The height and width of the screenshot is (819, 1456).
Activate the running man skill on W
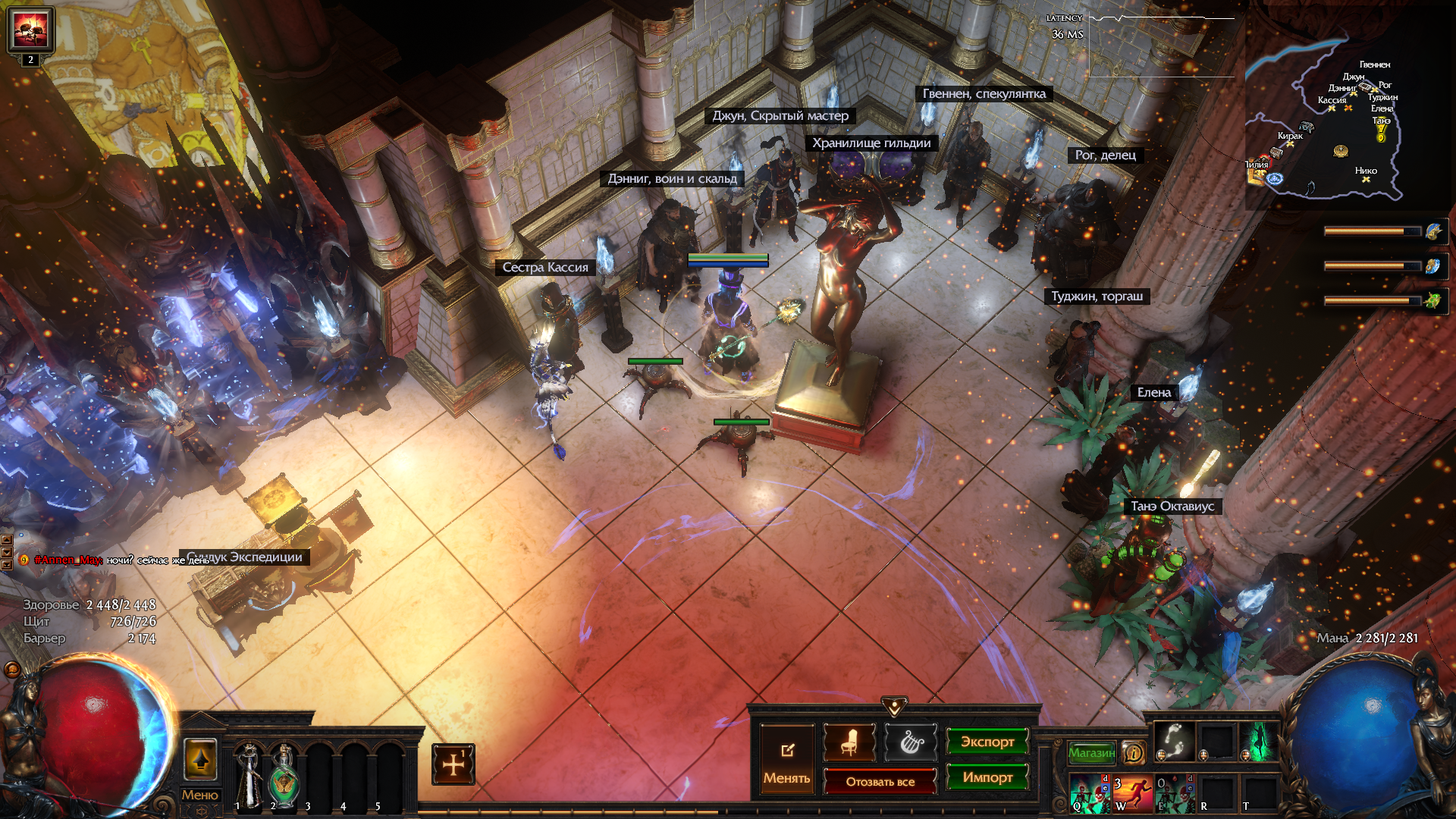click(x=1132, y=793)
